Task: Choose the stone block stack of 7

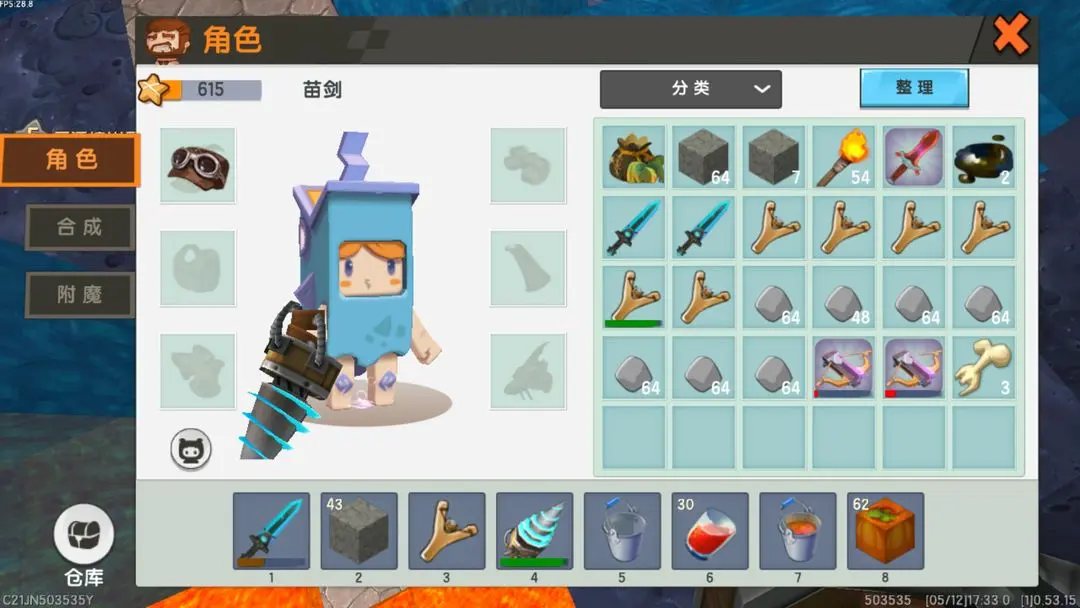Action: click(773, 157)
